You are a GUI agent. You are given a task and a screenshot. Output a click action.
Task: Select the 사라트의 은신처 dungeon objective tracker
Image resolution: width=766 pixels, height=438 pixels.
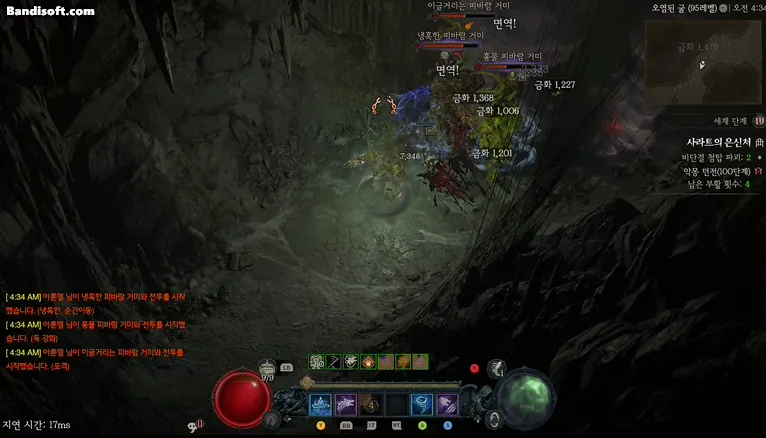click(718, 143)
